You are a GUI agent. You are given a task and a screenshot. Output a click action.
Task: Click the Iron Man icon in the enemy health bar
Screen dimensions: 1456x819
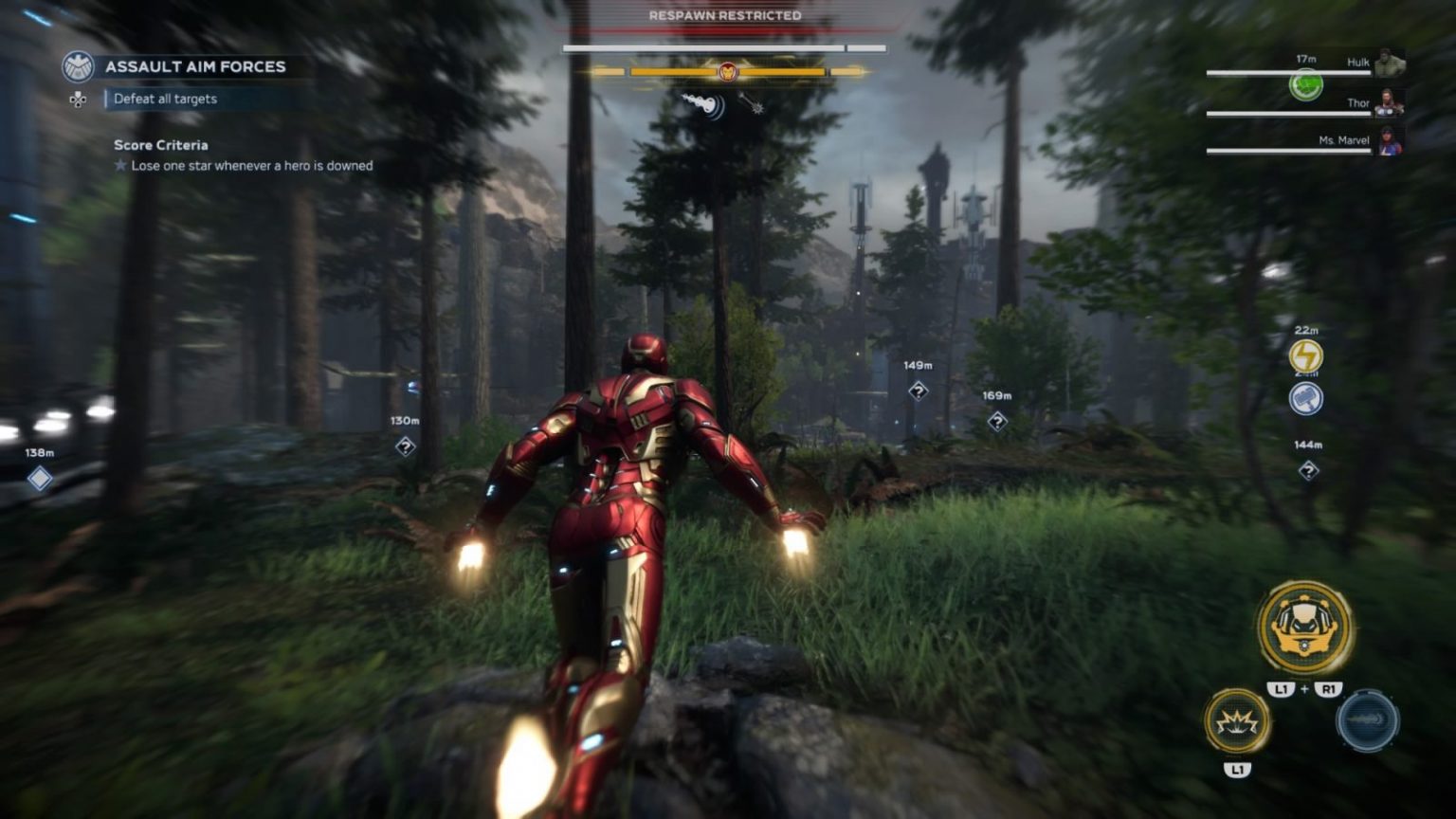coord(728,68)
